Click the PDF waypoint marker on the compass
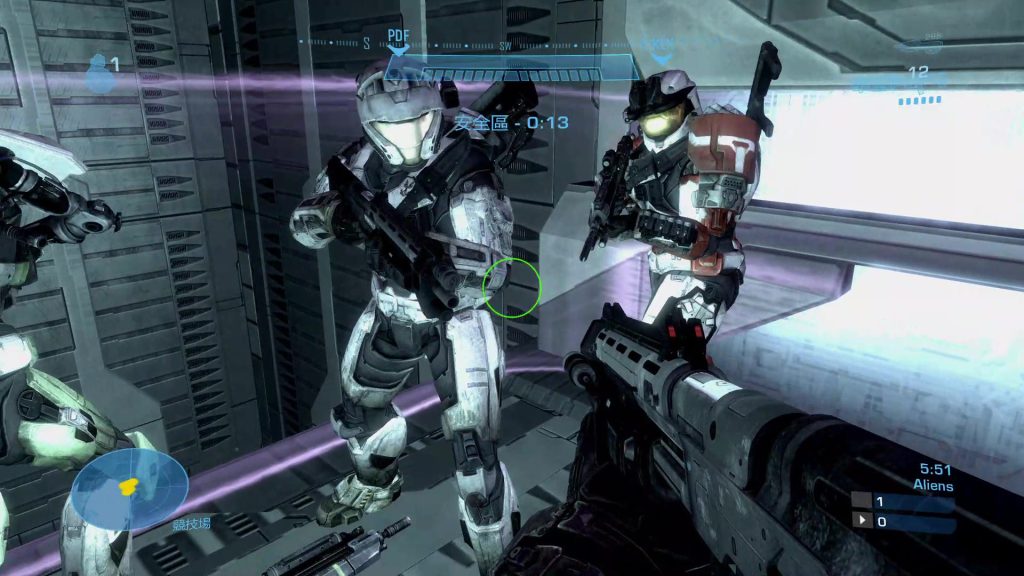The width and height of the screenshot is (1024, 576). point(398,41)
